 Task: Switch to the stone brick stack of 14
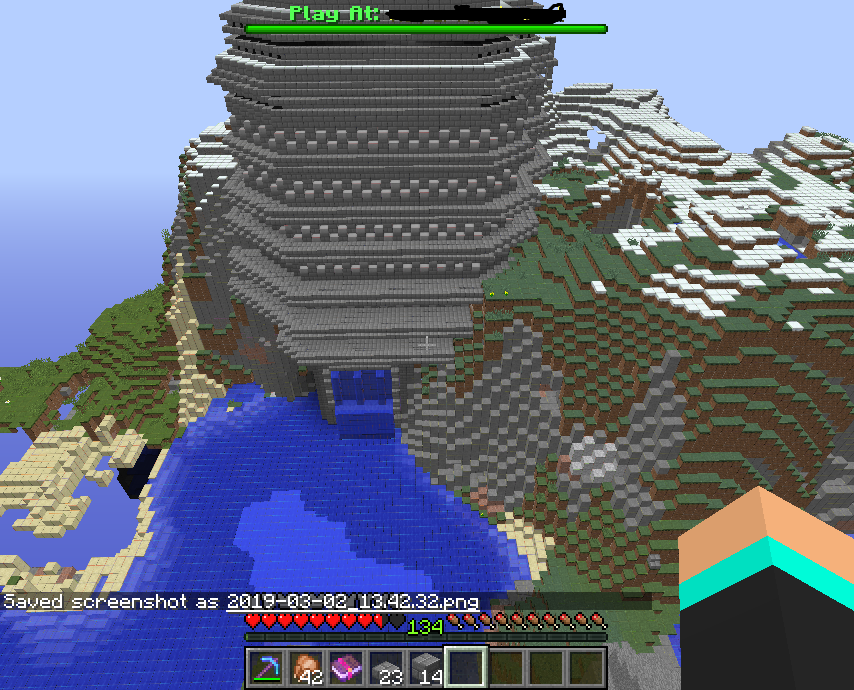click(x=426, y=667)
